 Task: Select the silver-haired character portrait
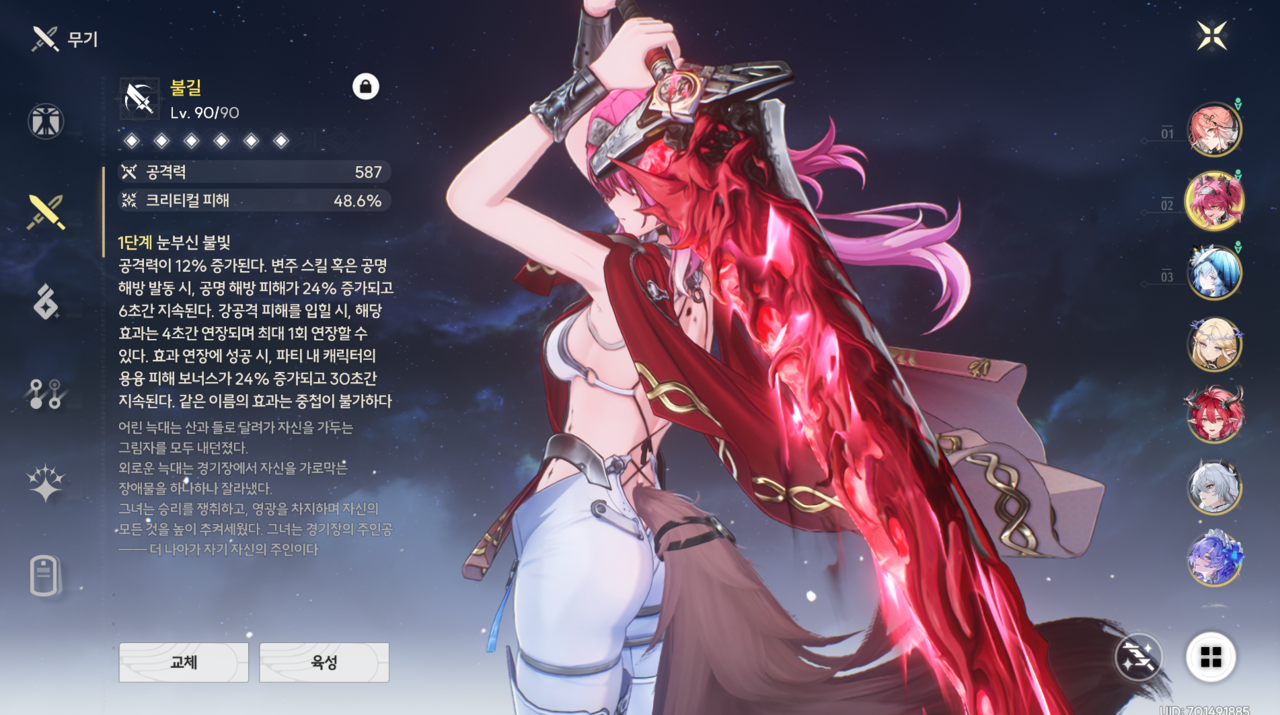click(1214, 487)
